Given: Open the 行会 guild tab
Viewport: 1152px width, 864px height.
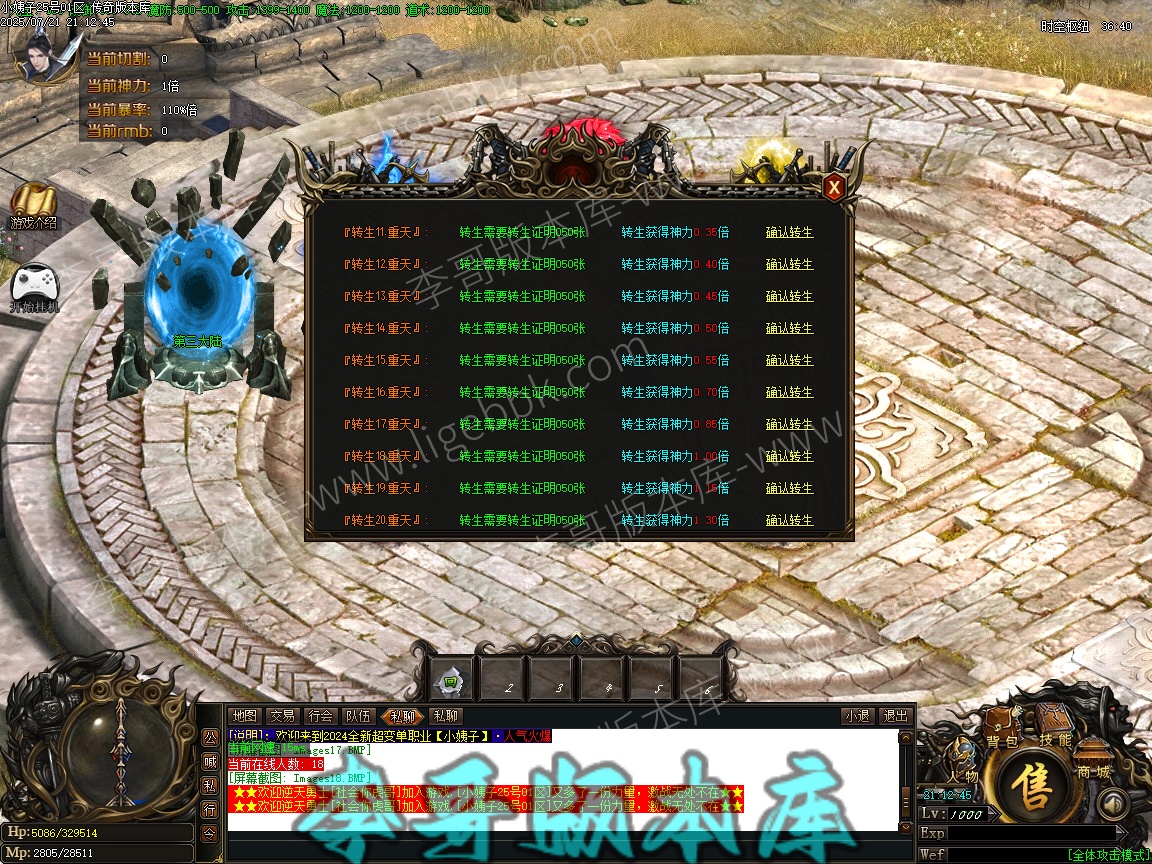Looking at the screenshot, I should (x=321, y=716).
